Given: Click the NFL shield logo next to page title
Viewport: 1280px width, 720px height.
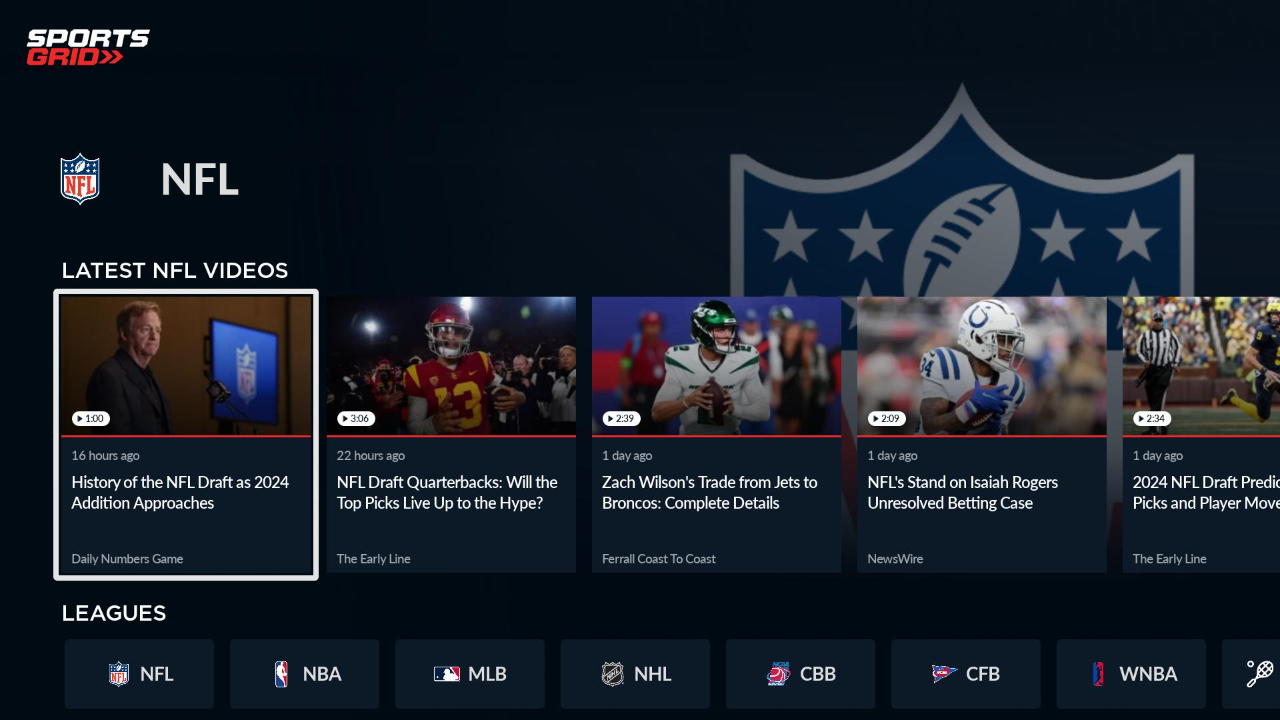Looking at the screenshot, I should (x=80, y=179).
